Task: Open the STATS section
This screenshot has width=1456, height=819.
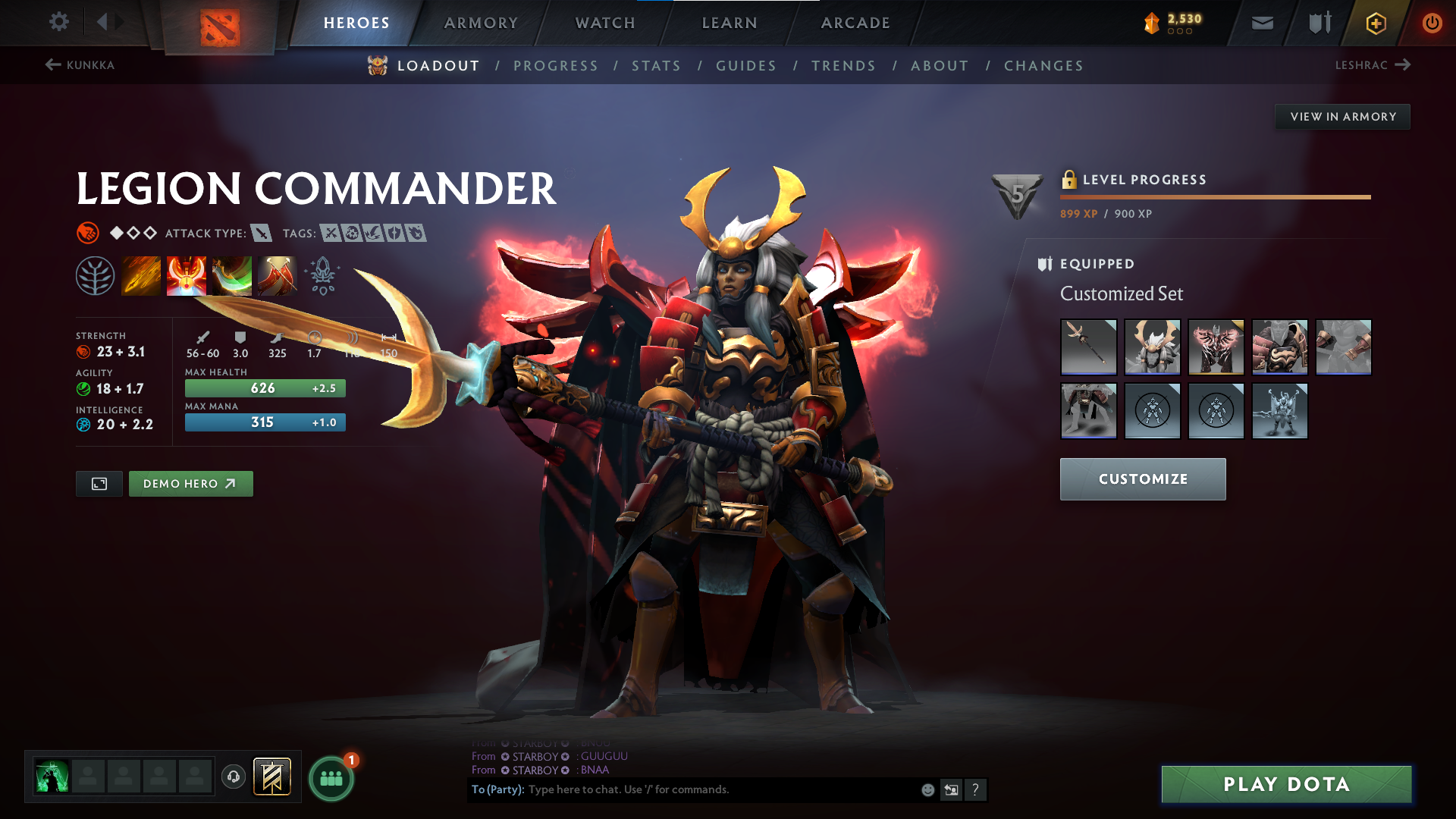Action: (x=656, y=66)
